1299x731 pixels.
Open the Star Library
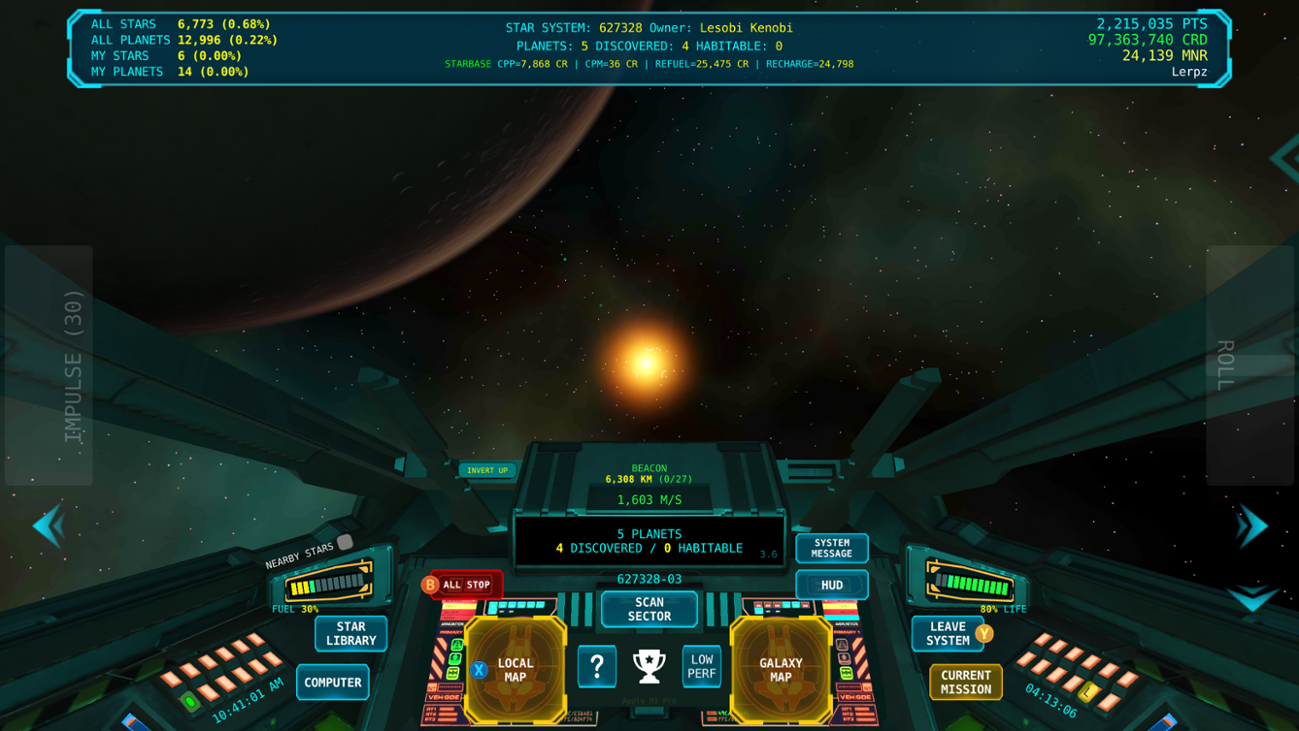pos(350,634)
